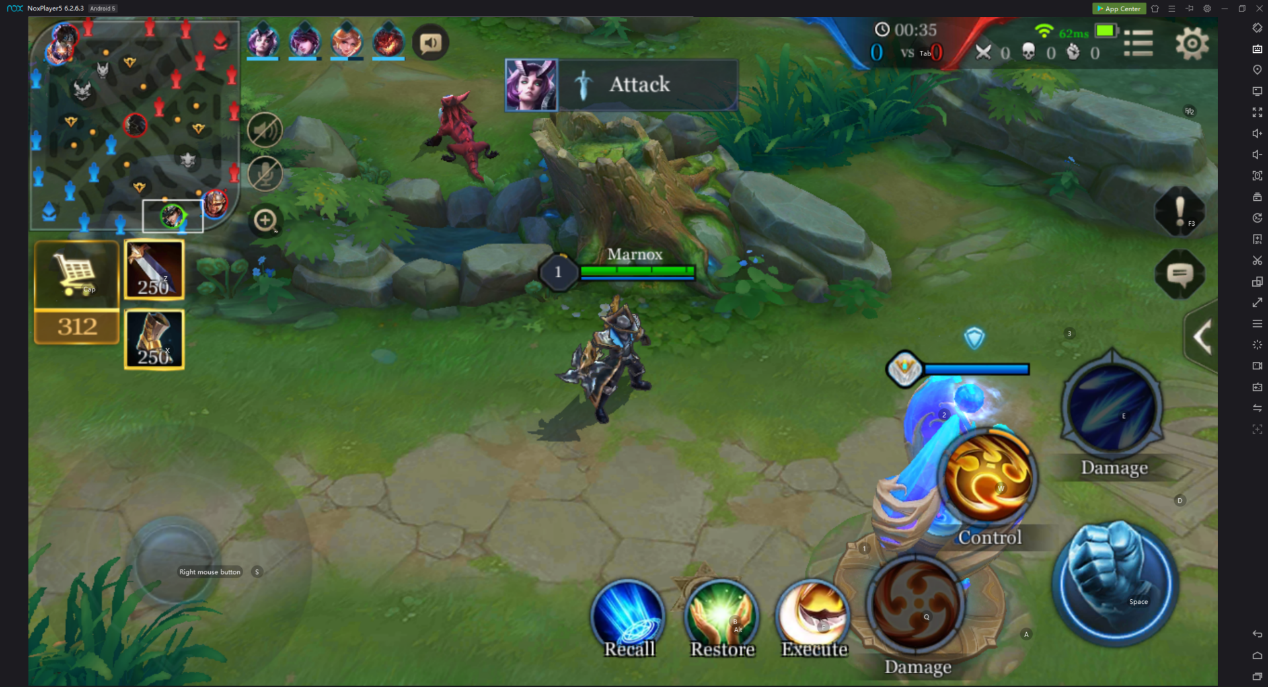Cast the Execute spell

[x=813, y=614]
